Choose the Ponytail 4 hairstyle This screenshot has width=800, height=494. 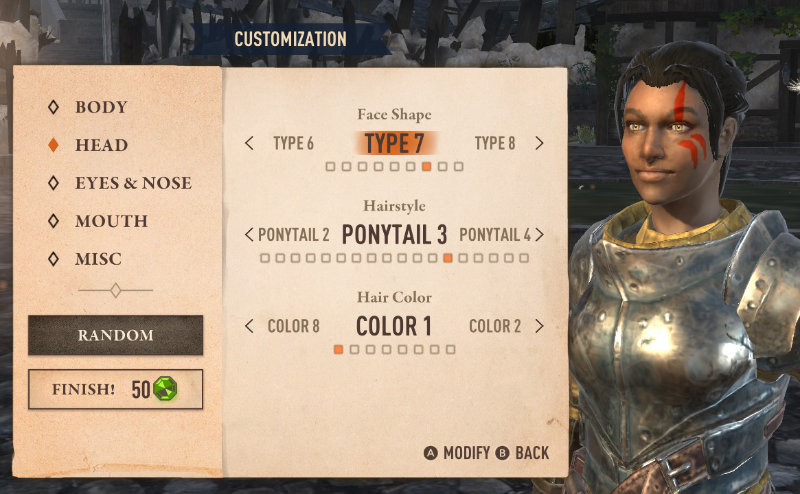coord(495,235)
